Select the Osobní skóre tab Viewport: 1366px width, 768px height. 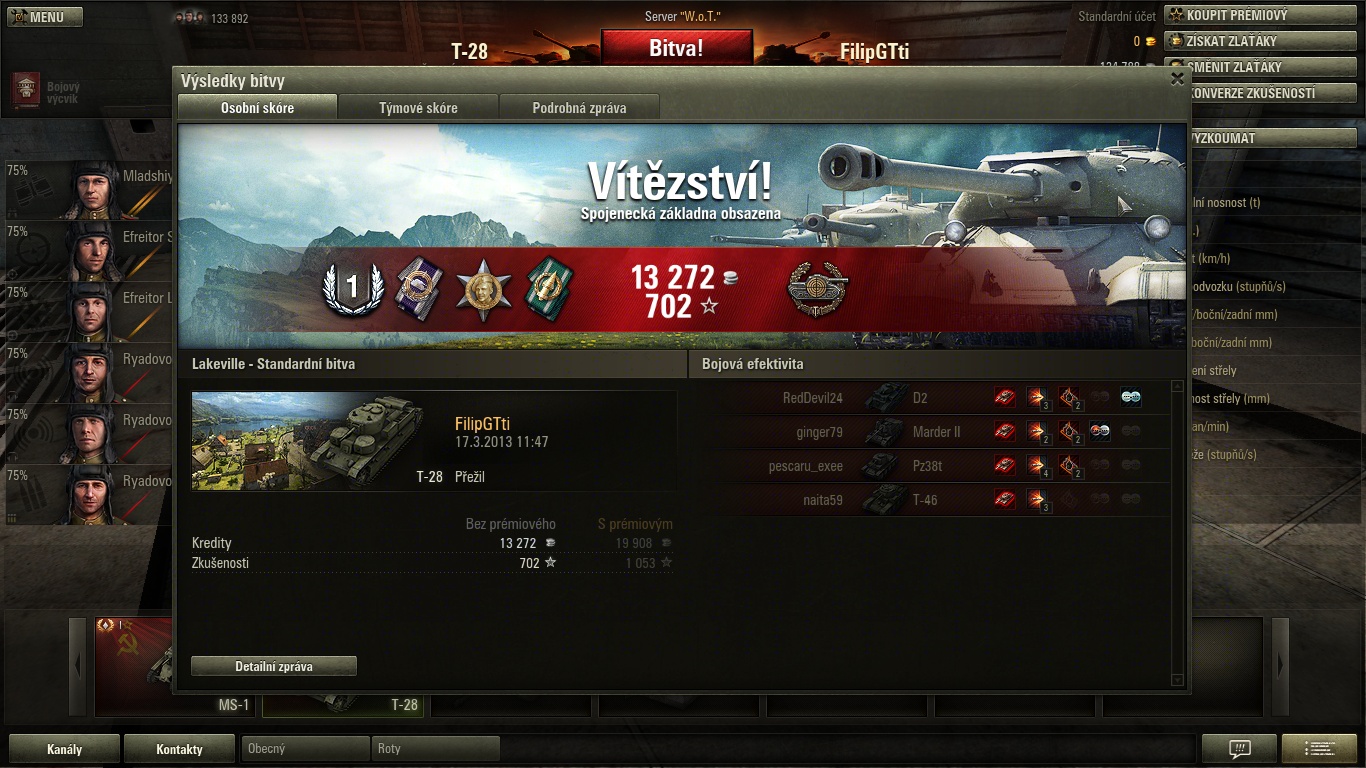pos(257,108)
